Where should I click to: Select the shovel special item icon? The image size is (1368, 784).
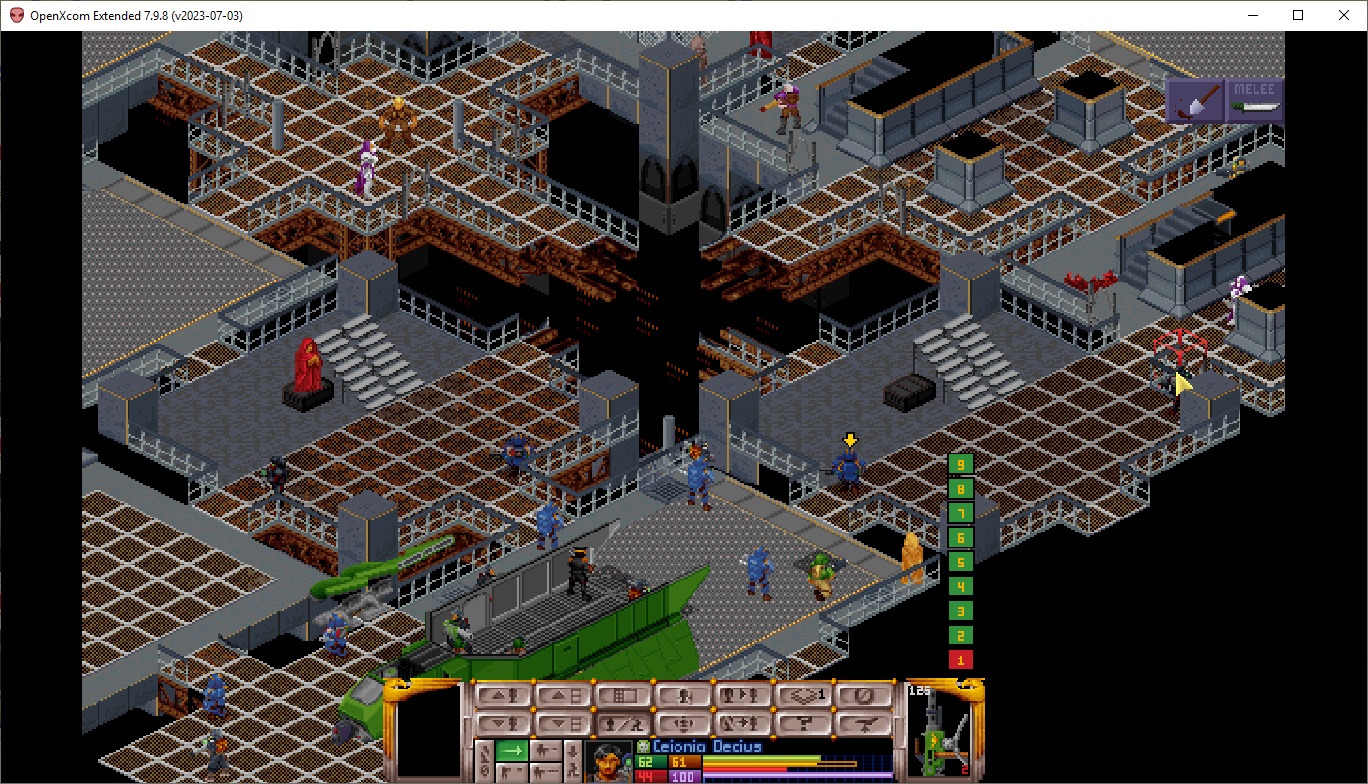pyautogui.click(x=1195, y=102)
